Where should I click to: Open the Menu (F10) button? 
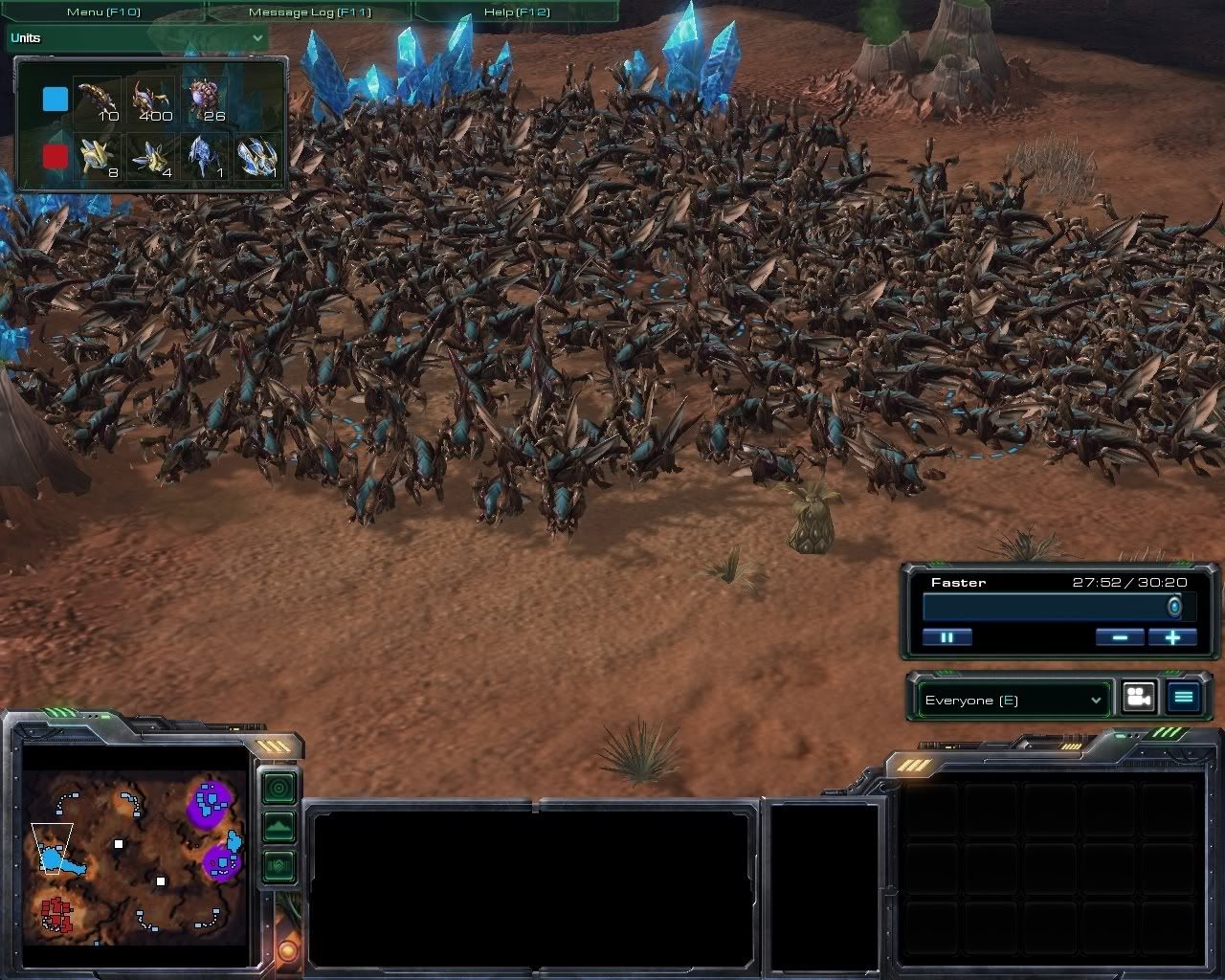coord(103,12)
